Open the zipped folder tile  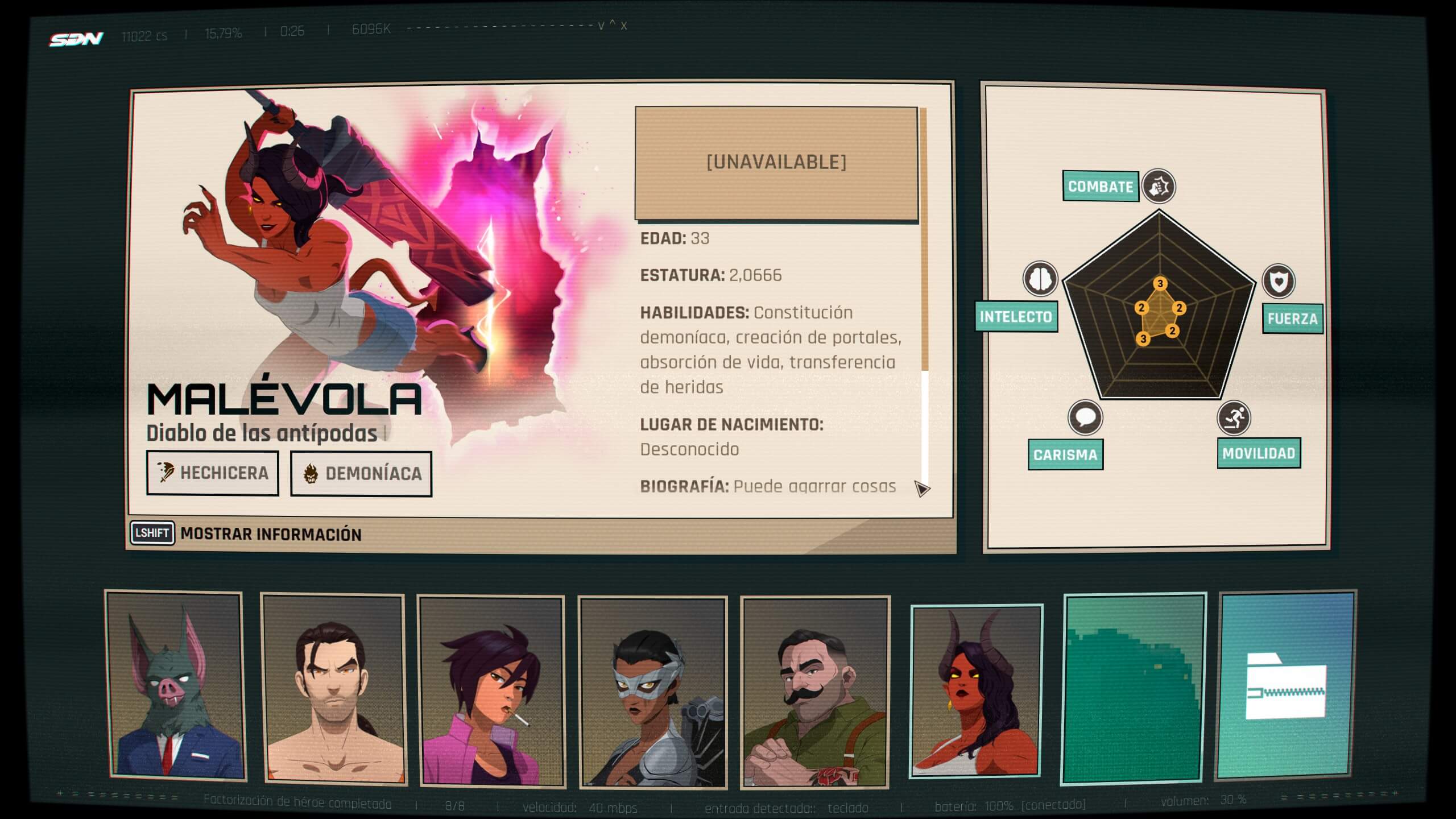click(1285, 685)
